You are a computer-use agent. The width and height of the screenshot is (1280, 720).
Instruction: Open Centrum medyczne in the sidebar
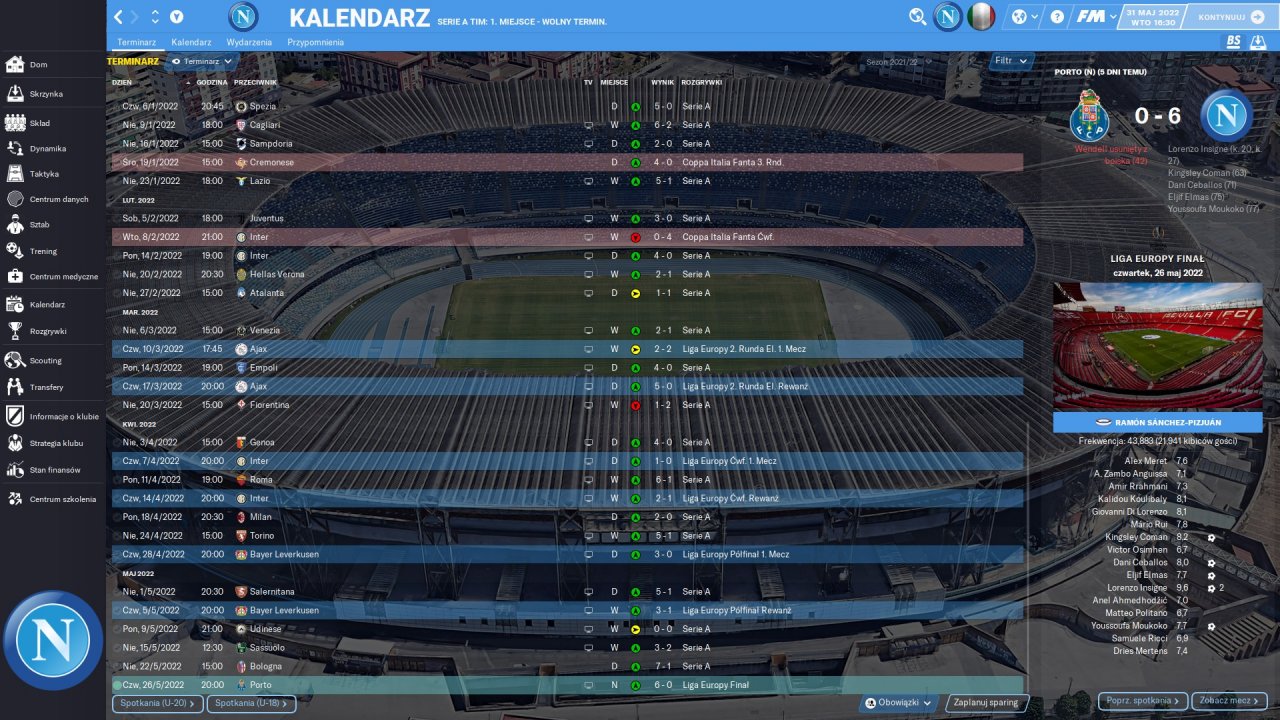(63, 276)
